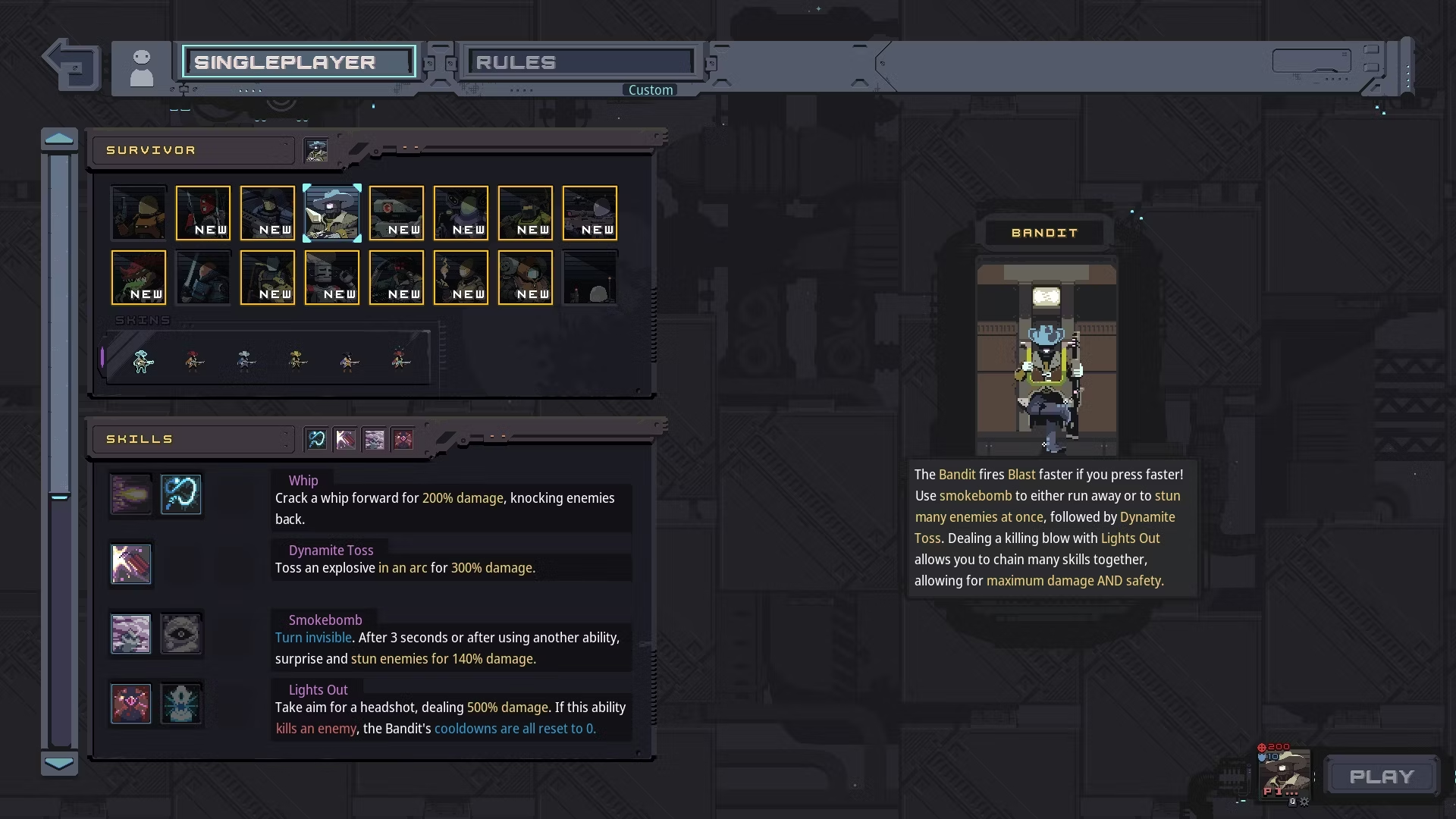
Task: Select the default teal-highlighted Bandit skin
Action: click(143, 362)
